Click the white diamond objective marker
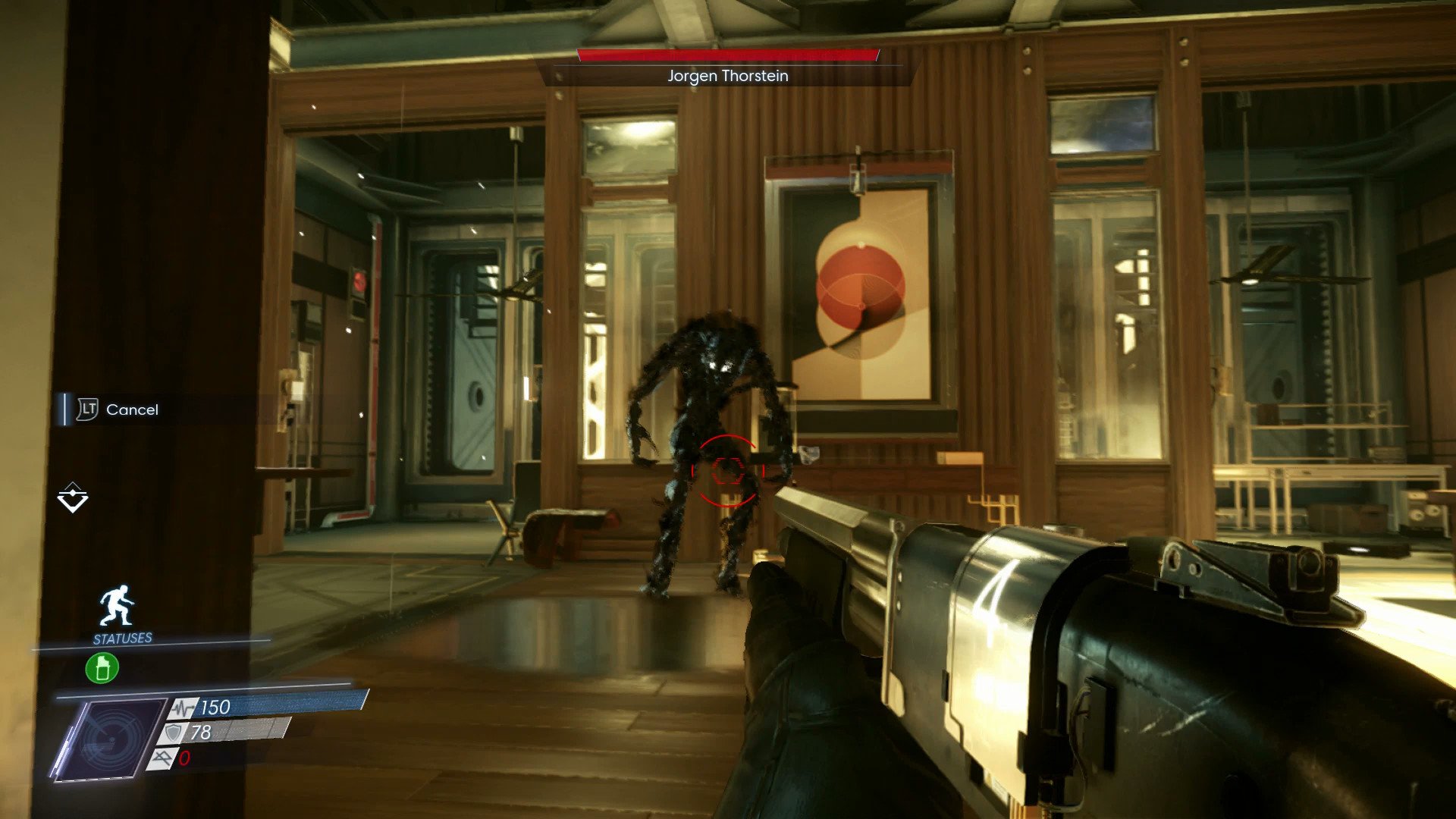1456x819 pixels. 73,497
